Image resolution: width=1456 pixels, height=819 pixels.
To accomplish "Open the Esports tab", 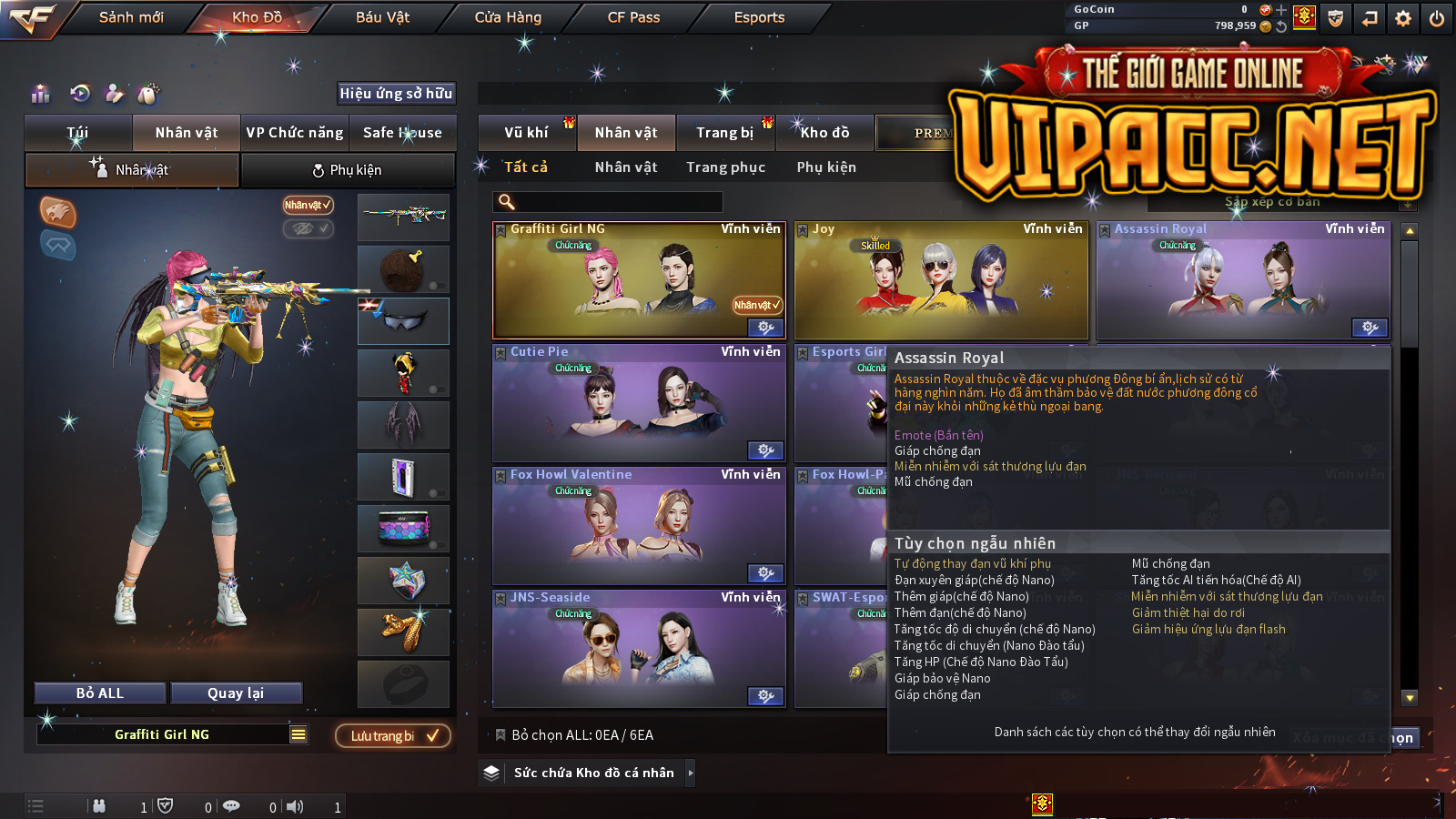I will pyautogui.click(x=759, y=17).
